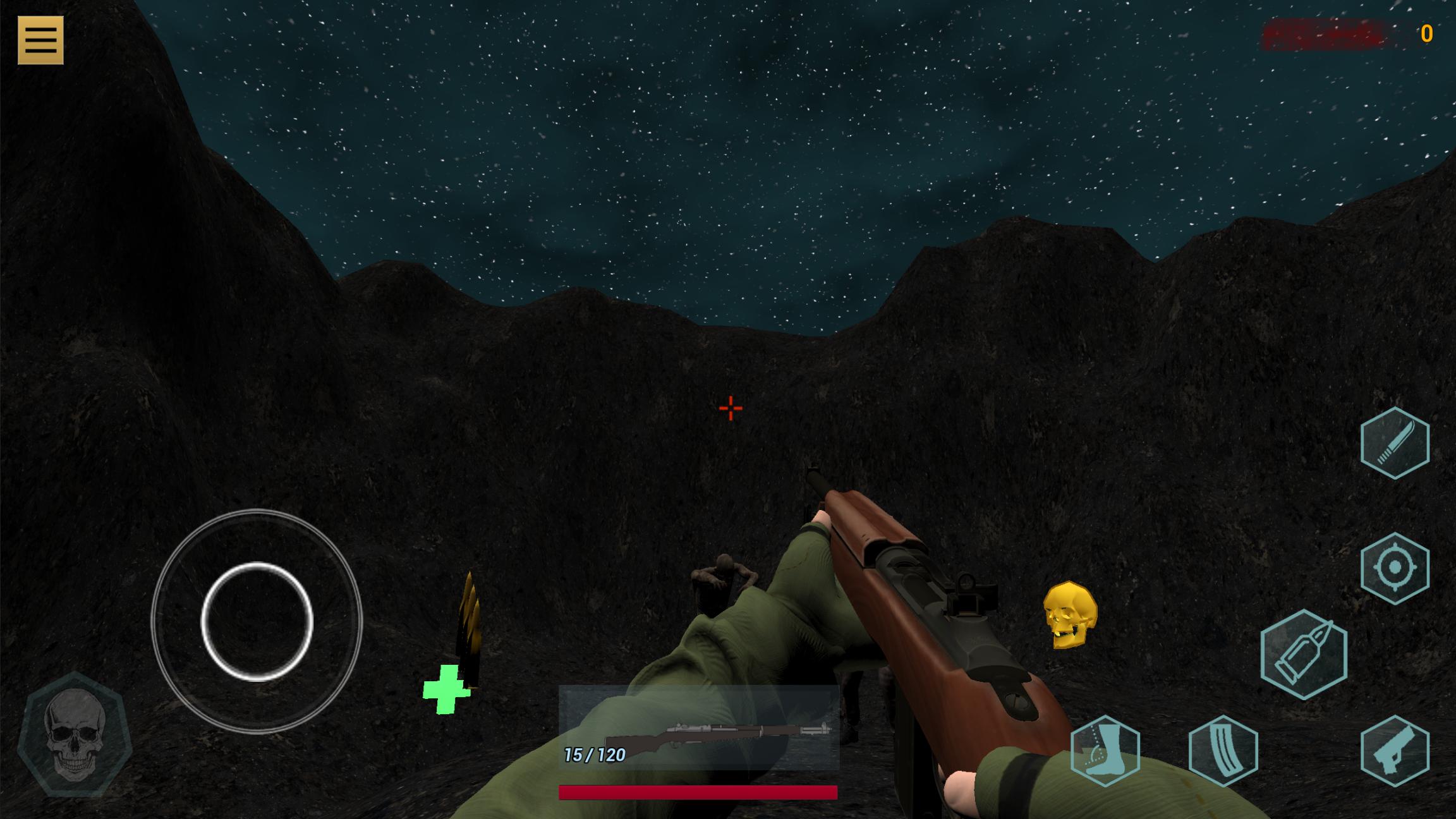Reload using the magazine button

point(1223,751)
